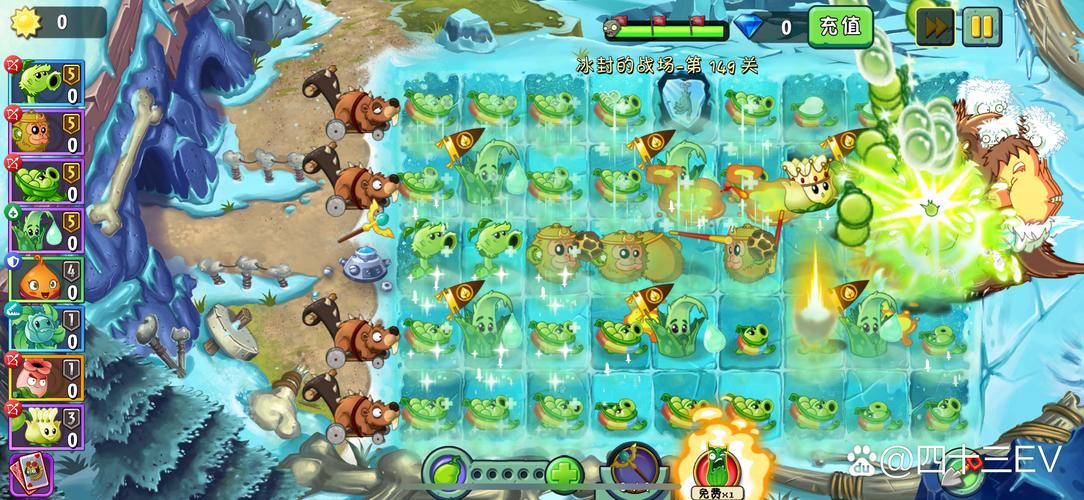Select the orange bulb plant seed packet
Image resolution: width=1084 pixels, height=500 pixels.
(x=46, y=278)
